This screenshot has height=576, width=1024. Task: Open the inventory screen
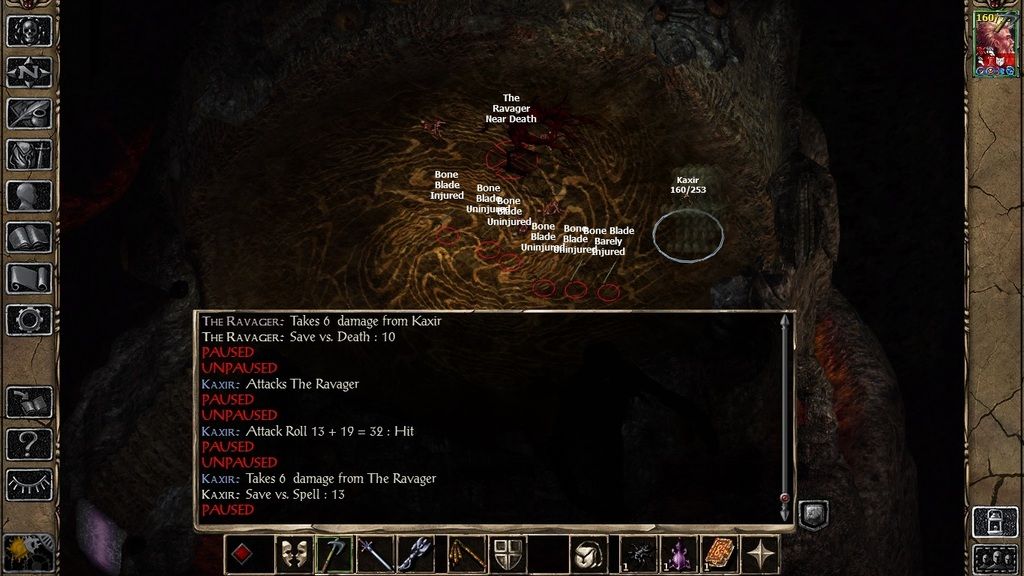tap(29, 154)
